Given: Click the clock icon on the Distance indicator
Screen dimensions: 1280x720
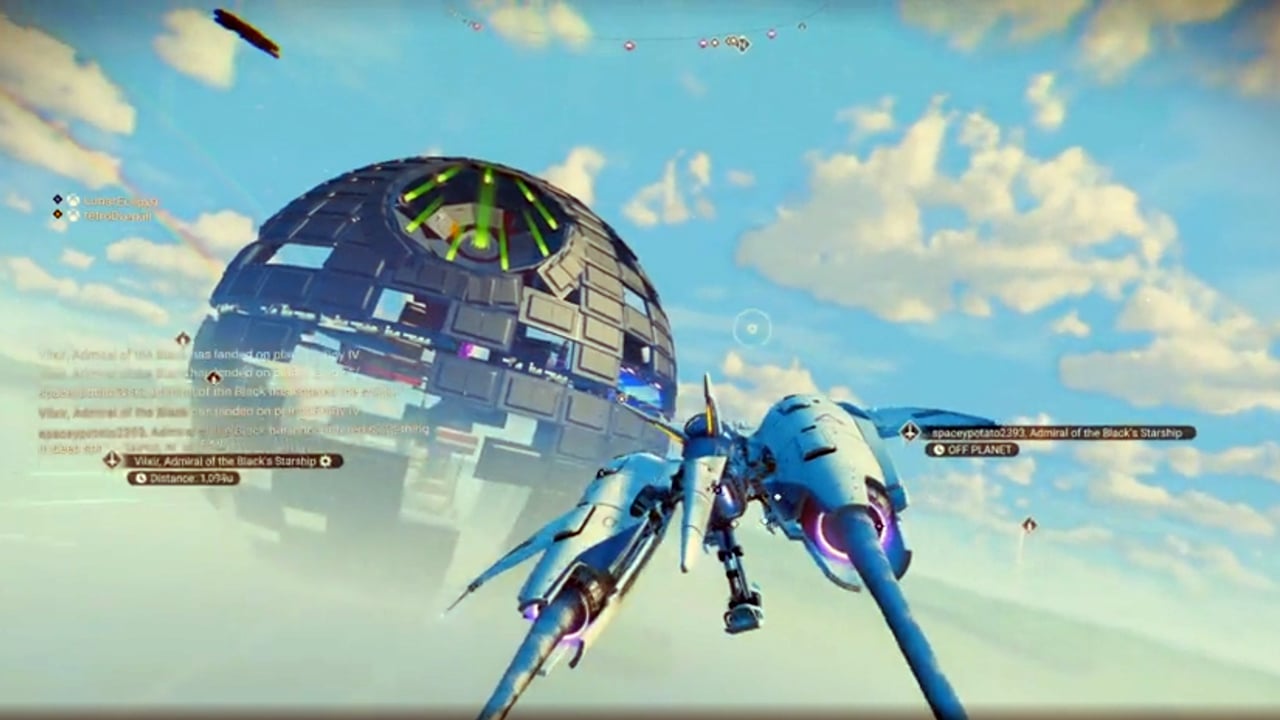Looking at the screenshot, I should (141, 477).
